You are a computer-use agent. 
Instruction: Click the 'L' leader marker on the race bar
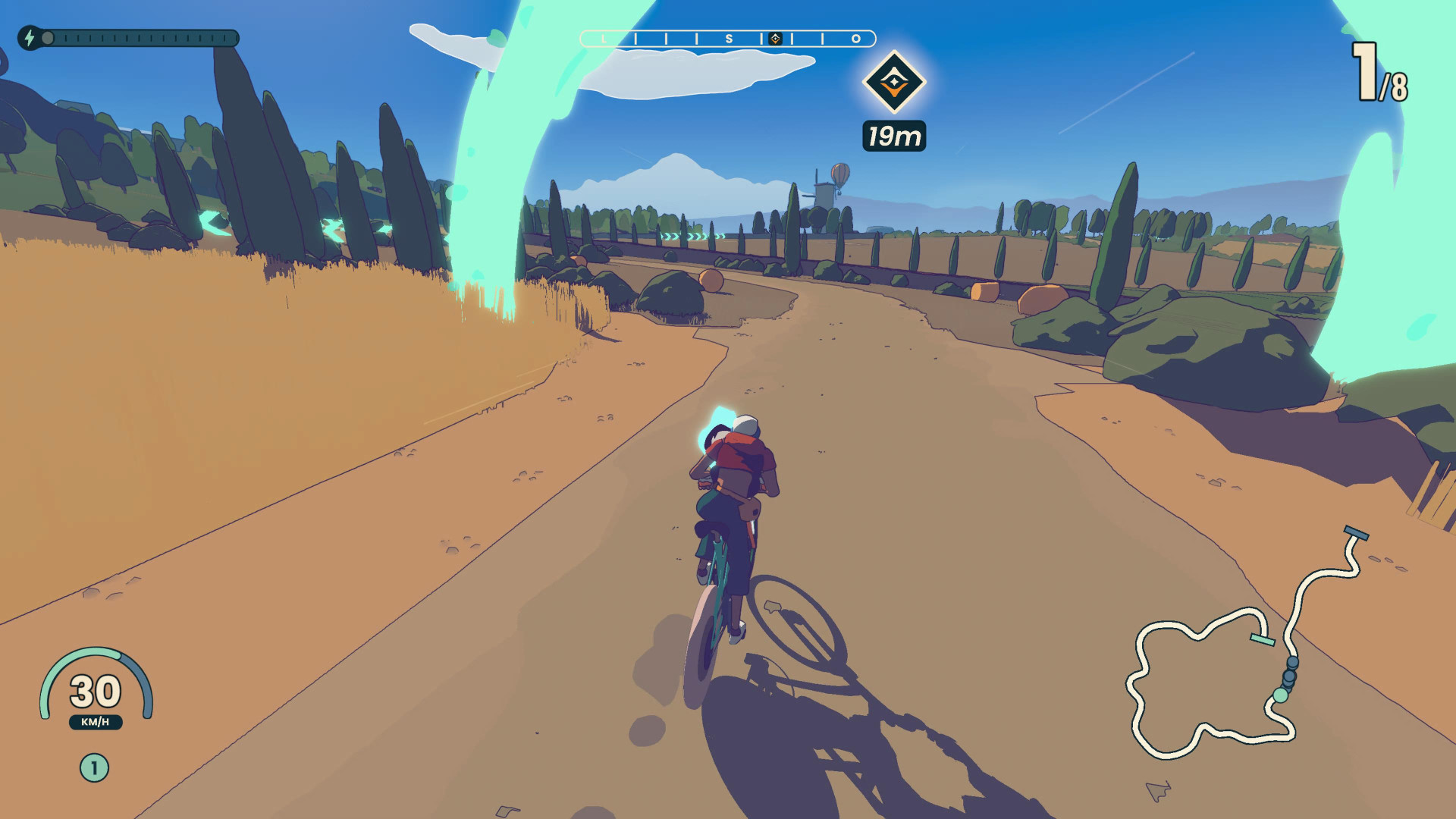coord(604,38)
